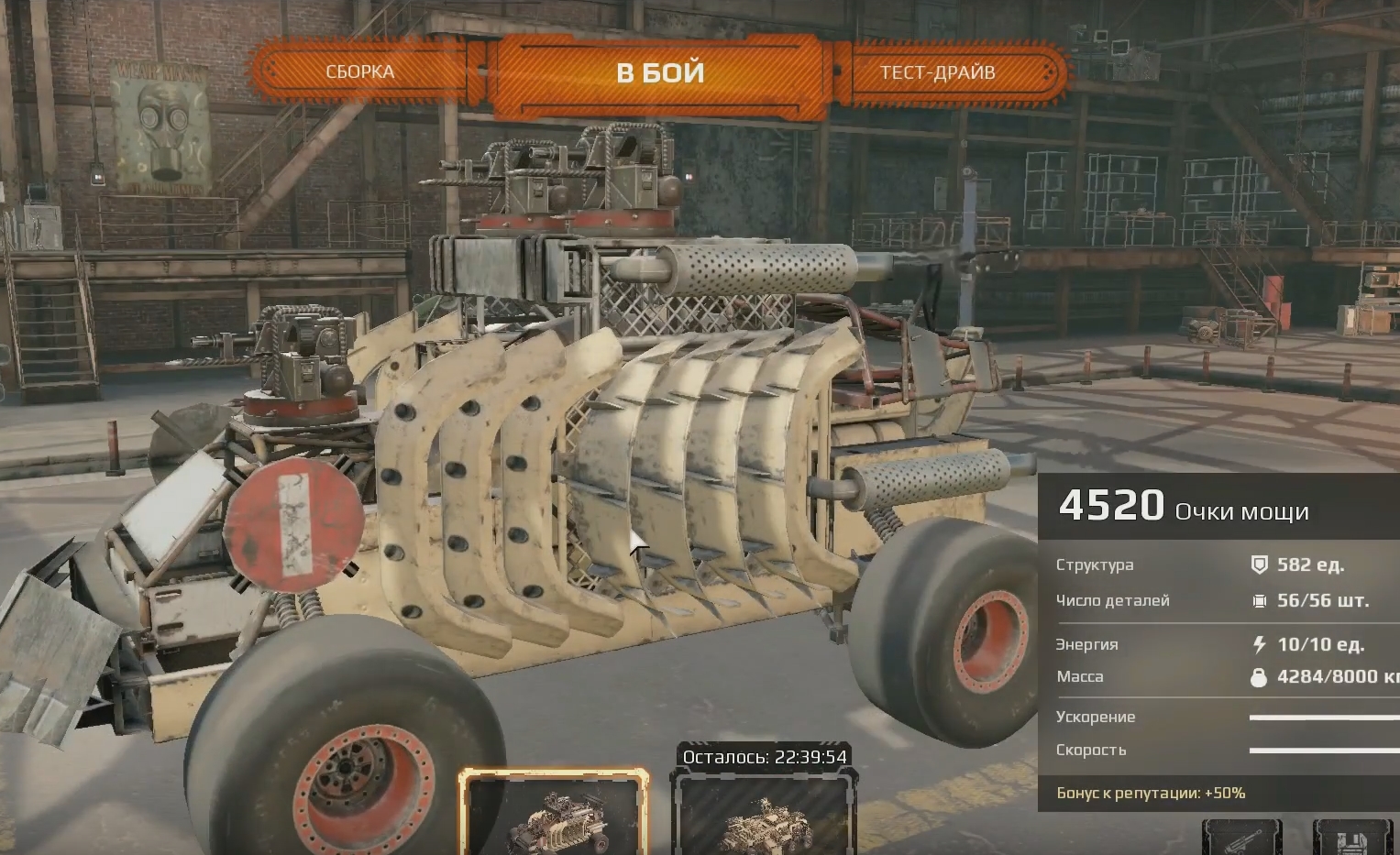Switch to the СБОРКА tab

tap(360, 71)
